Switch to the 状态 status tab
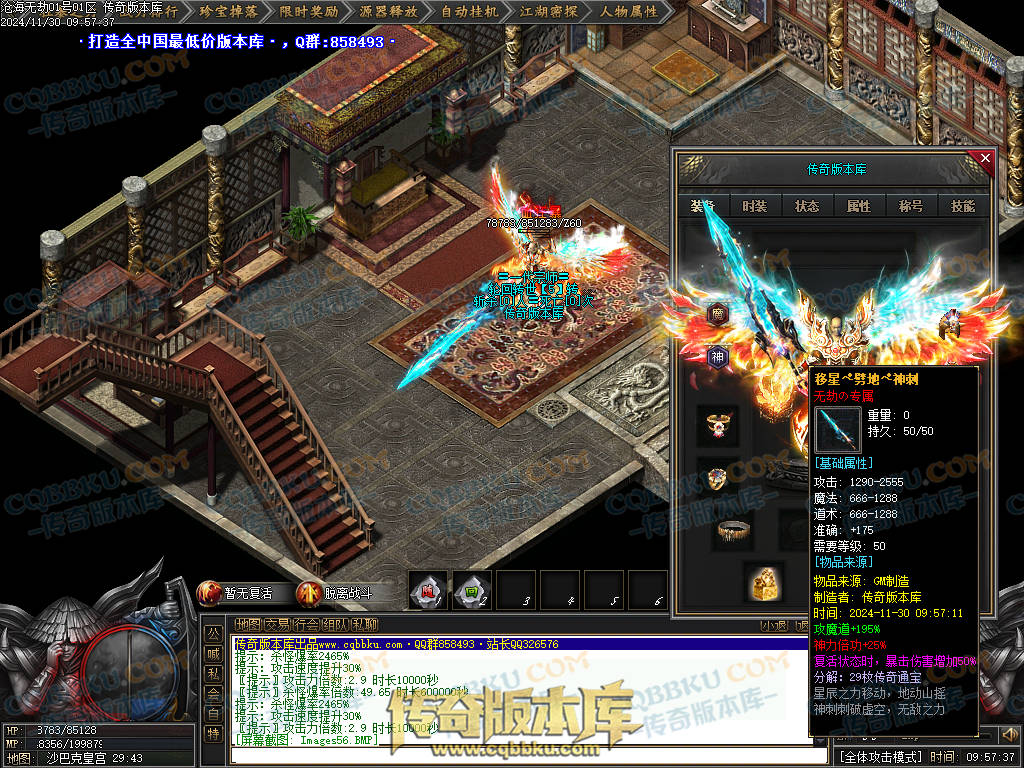The image size is (1024, 768). coord(807,206)
